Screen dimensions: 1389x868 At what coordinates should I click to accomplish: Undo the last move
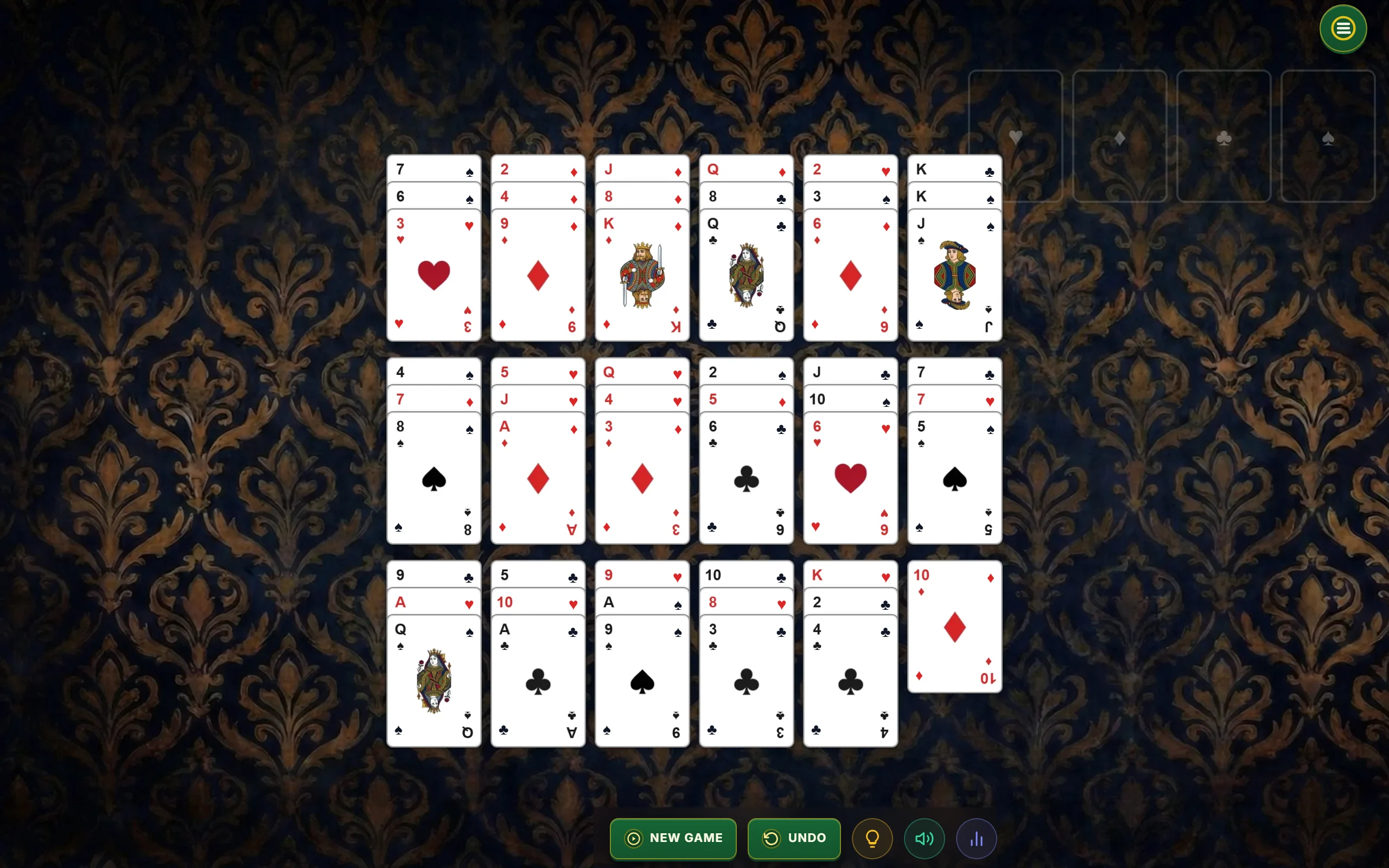point(794,838)
